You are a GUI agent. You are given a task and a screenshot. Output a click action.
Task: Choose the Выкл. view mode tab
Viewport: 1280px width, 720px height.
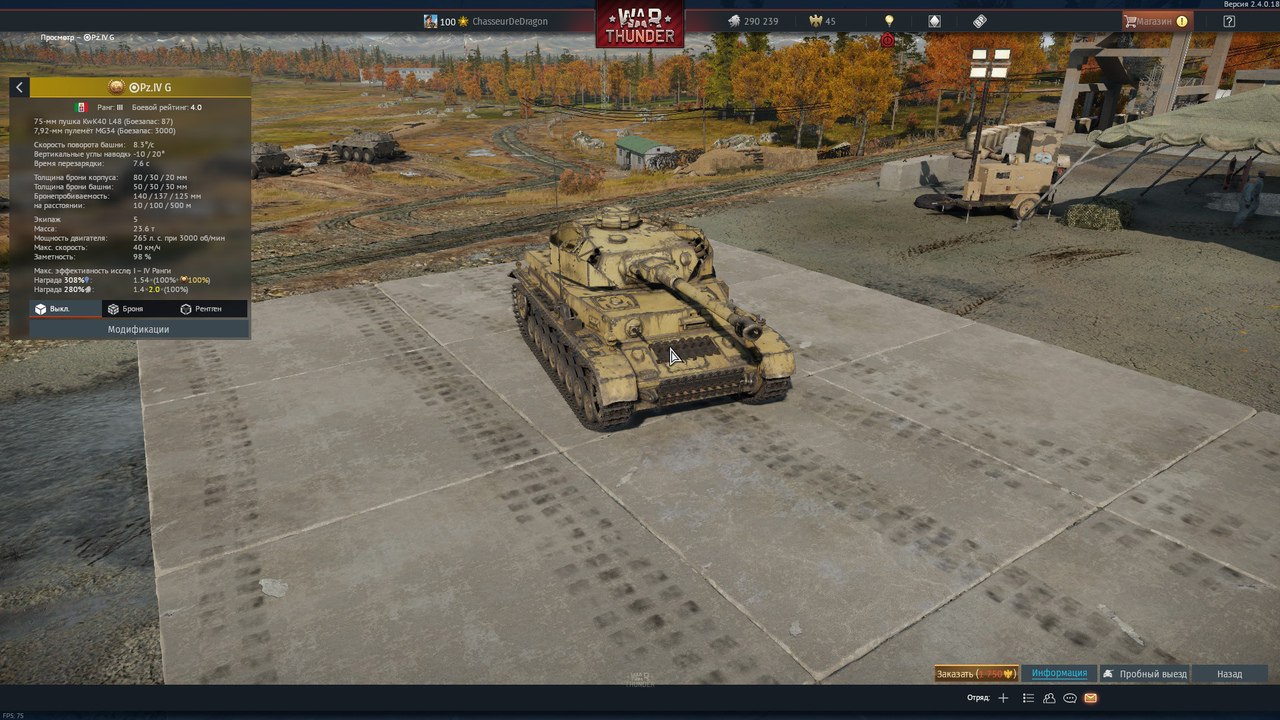tap(59, 309)
